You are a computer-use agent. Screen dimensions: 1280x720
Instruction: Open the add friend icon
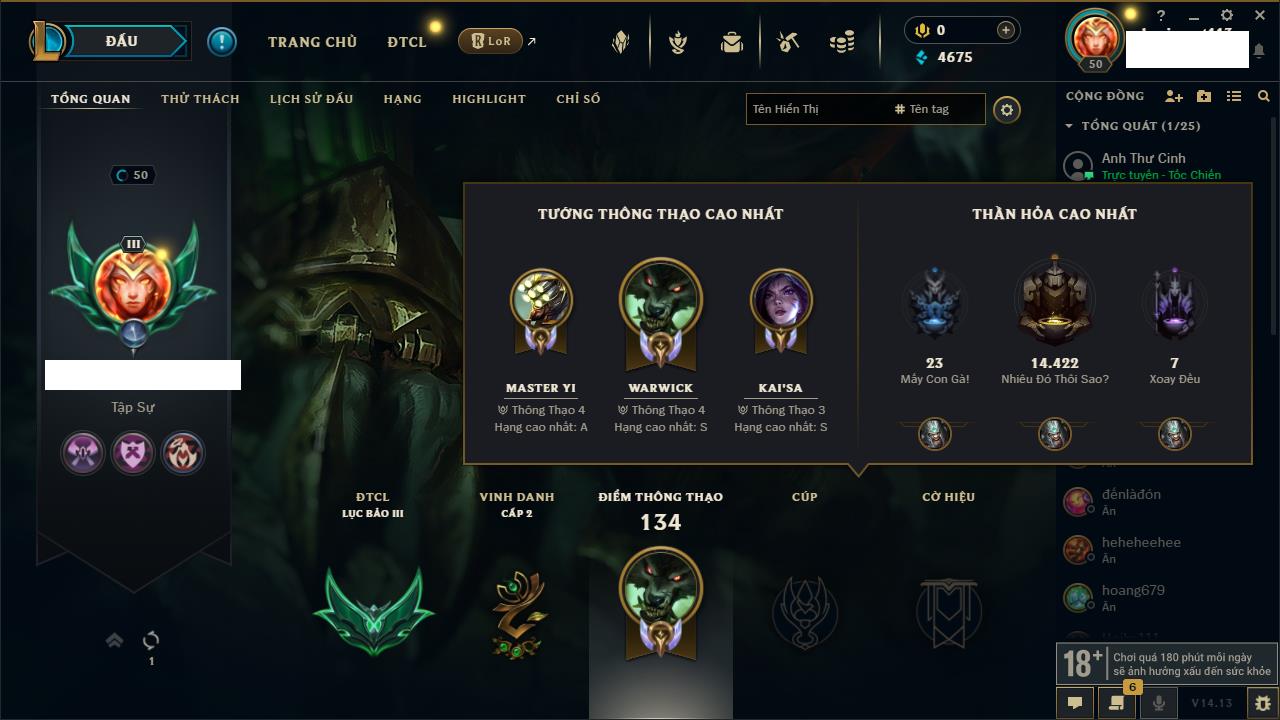[x=1174, y=96]
